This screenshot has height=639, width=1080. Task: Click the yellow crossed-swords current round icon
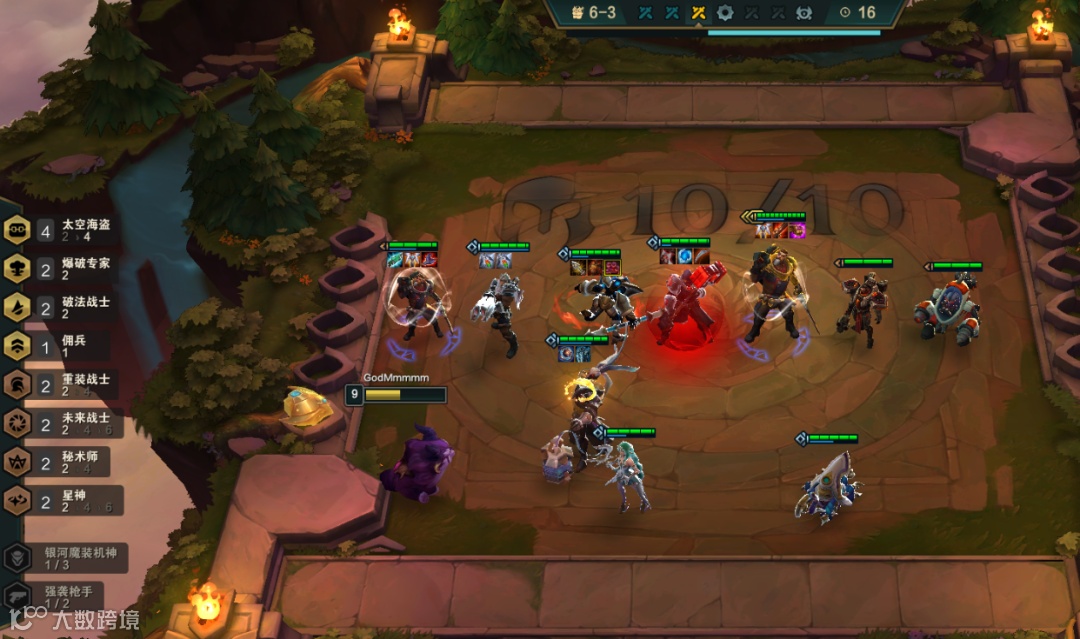coord(698,13)
